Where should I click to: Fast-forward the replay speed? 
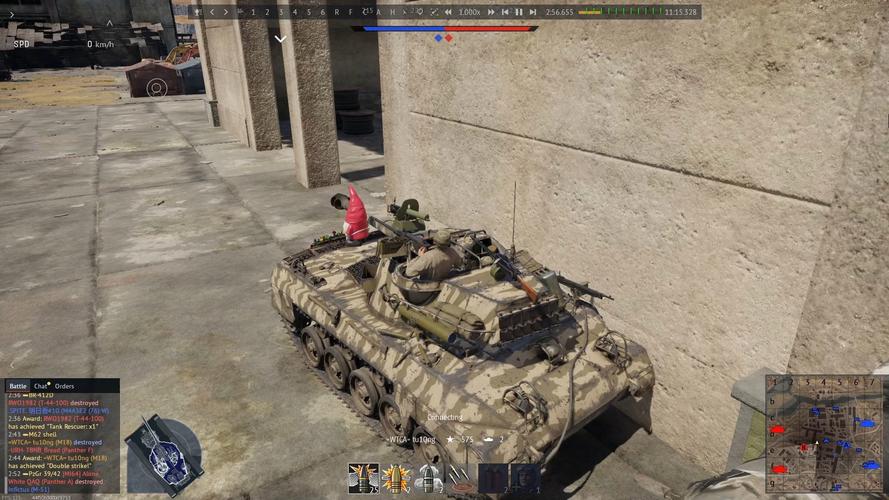pos(491,12)
